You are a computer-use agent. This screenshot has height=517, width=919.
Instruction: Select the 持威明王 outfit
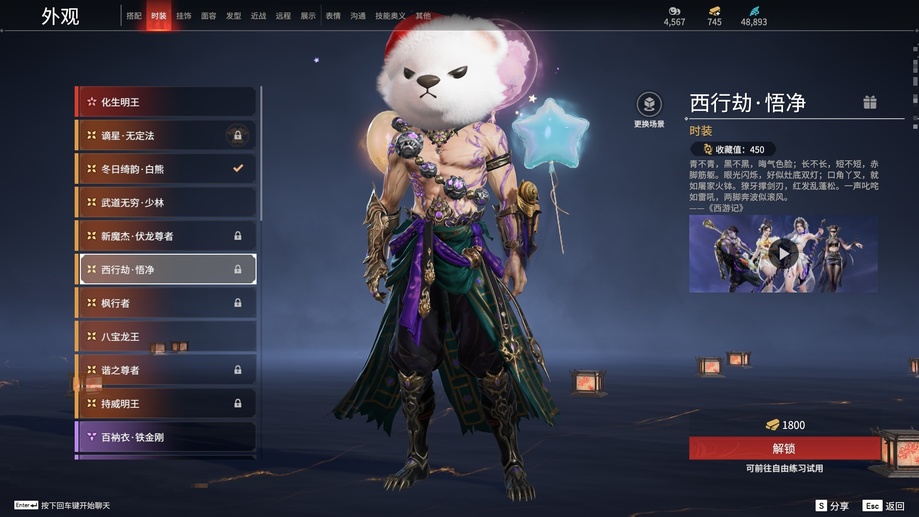pyautogui.click(x=166, y=404)
